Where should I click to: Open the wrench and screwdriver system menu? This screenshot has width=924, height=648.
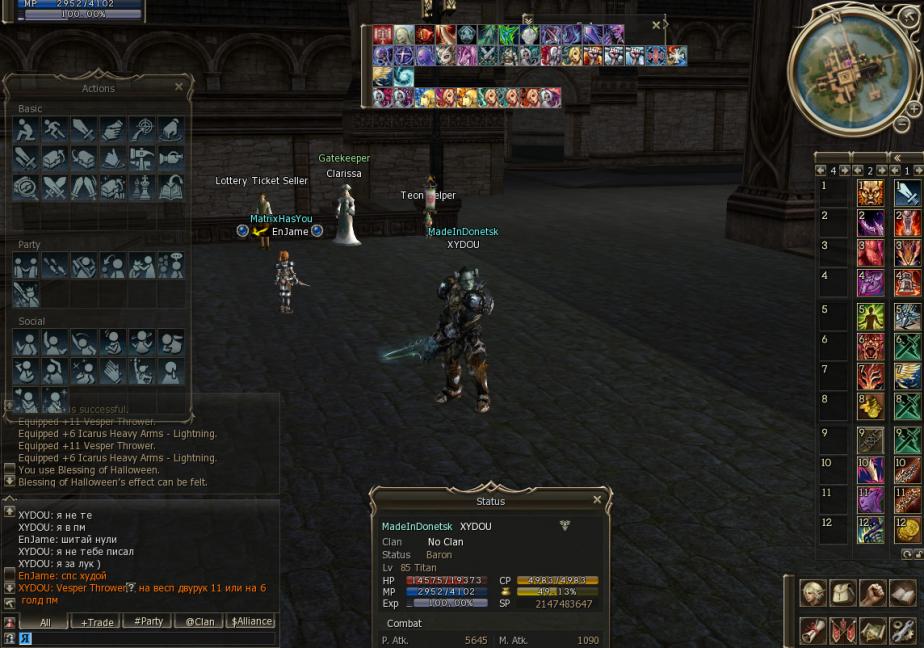902,630
